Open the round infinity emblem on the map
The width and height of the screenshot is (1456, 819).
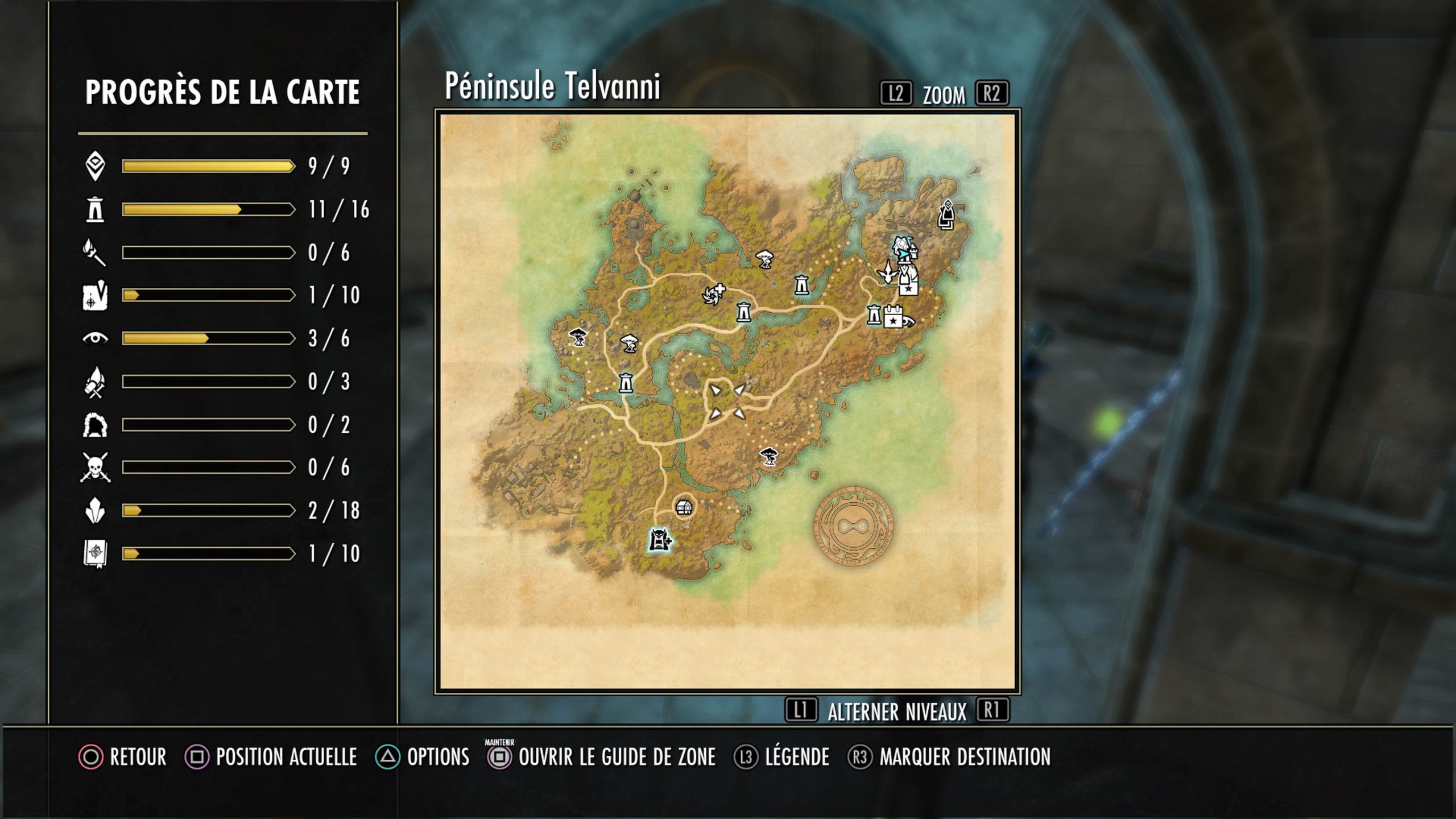pyautogui.click(x=853, y=527)
